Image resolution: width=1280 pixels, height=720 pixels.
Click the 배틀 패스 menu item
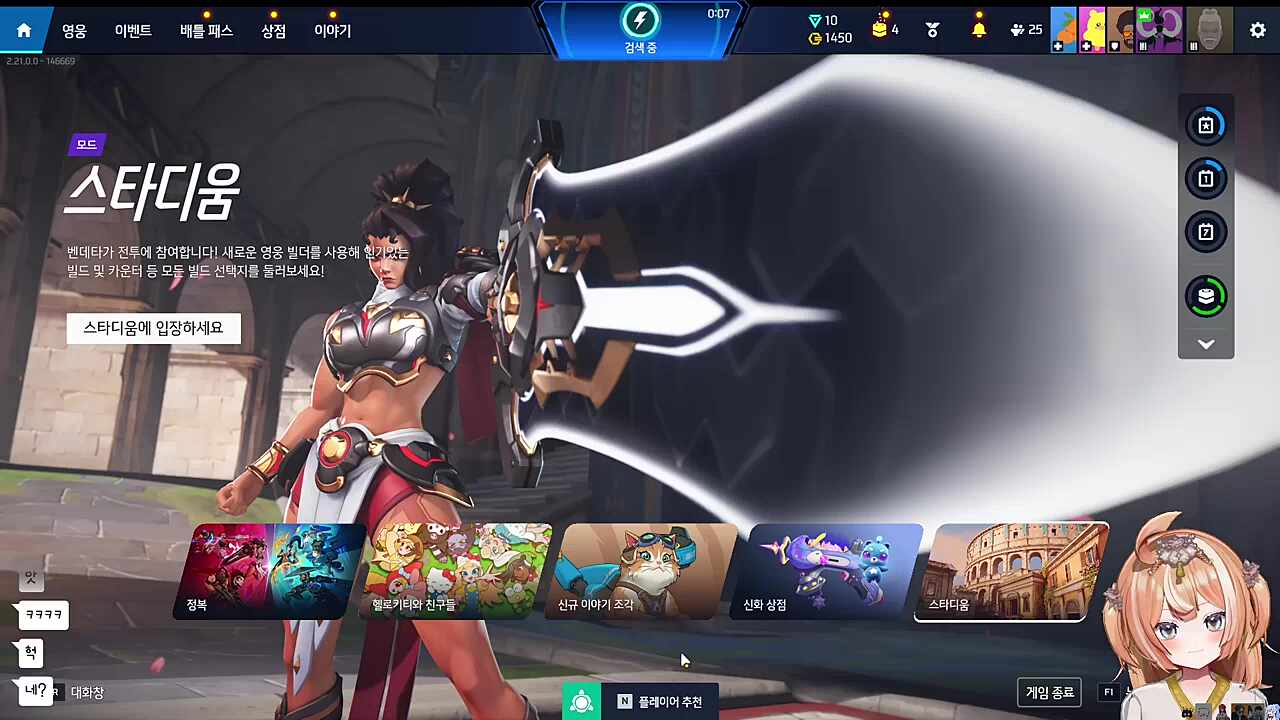pyautogui.click(x=203, y=31)
